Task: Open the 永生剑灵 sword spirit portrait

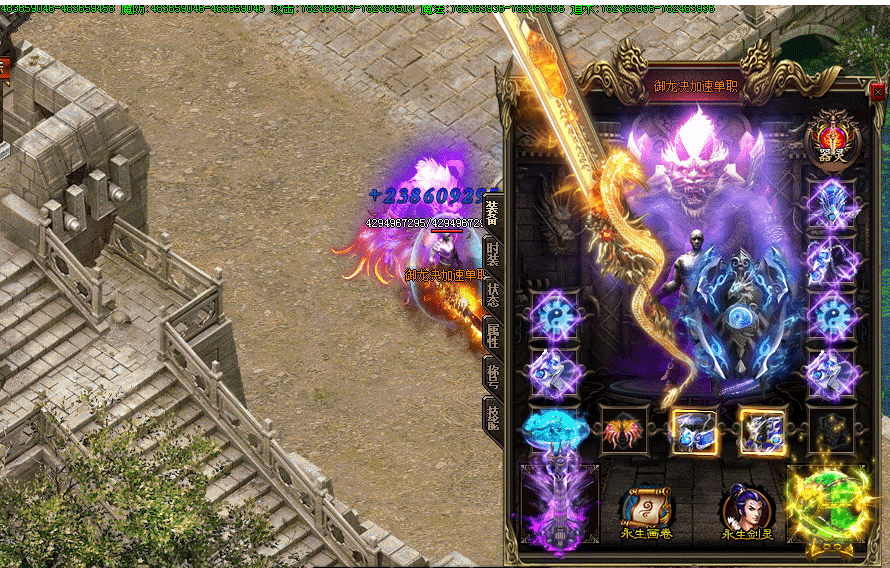Action: 747,508
